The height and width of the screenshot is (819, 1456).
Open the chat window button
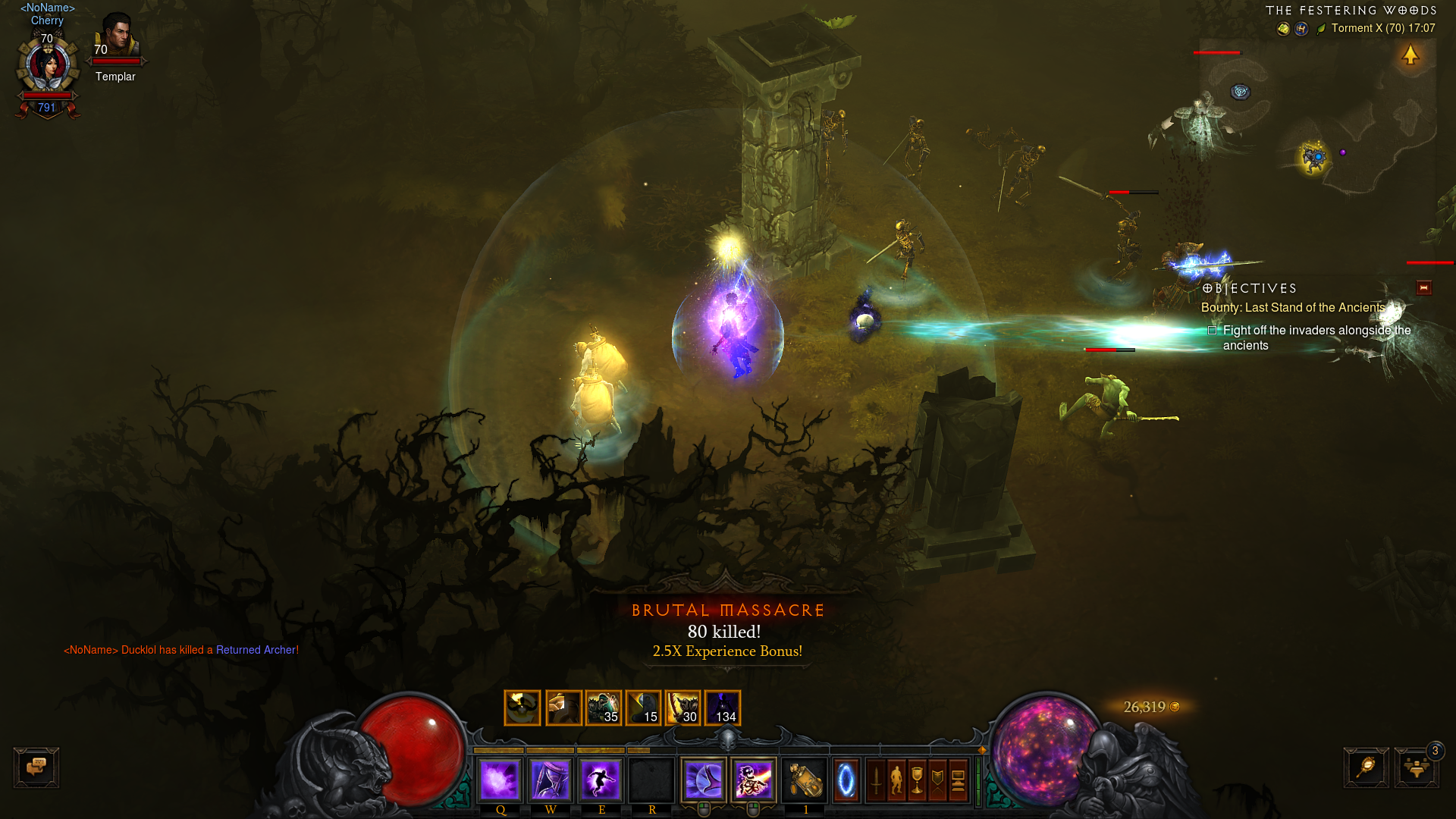36,767
